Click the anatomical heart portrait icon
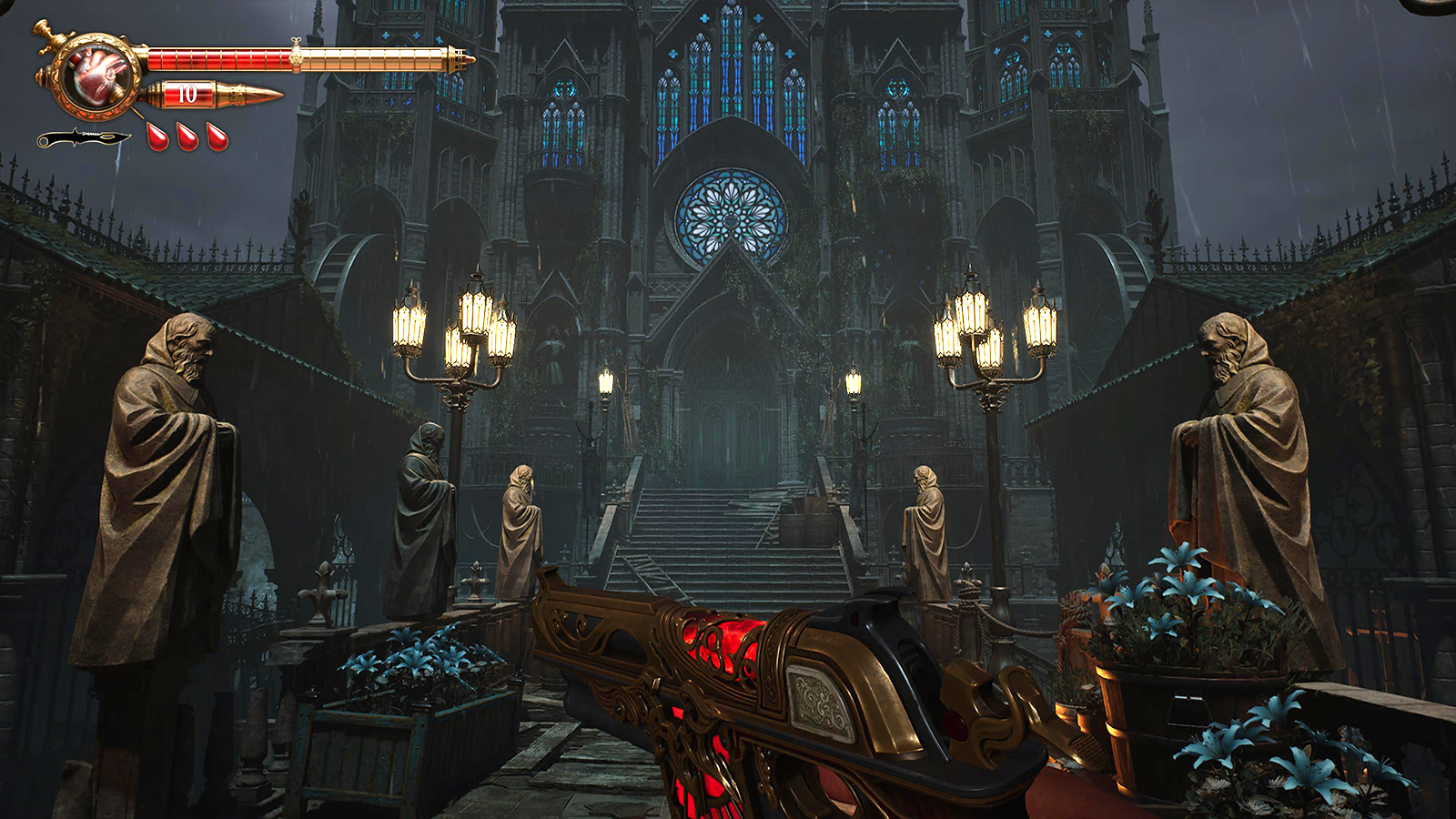Screen dimensions: 1456x819 coord(96,75)
